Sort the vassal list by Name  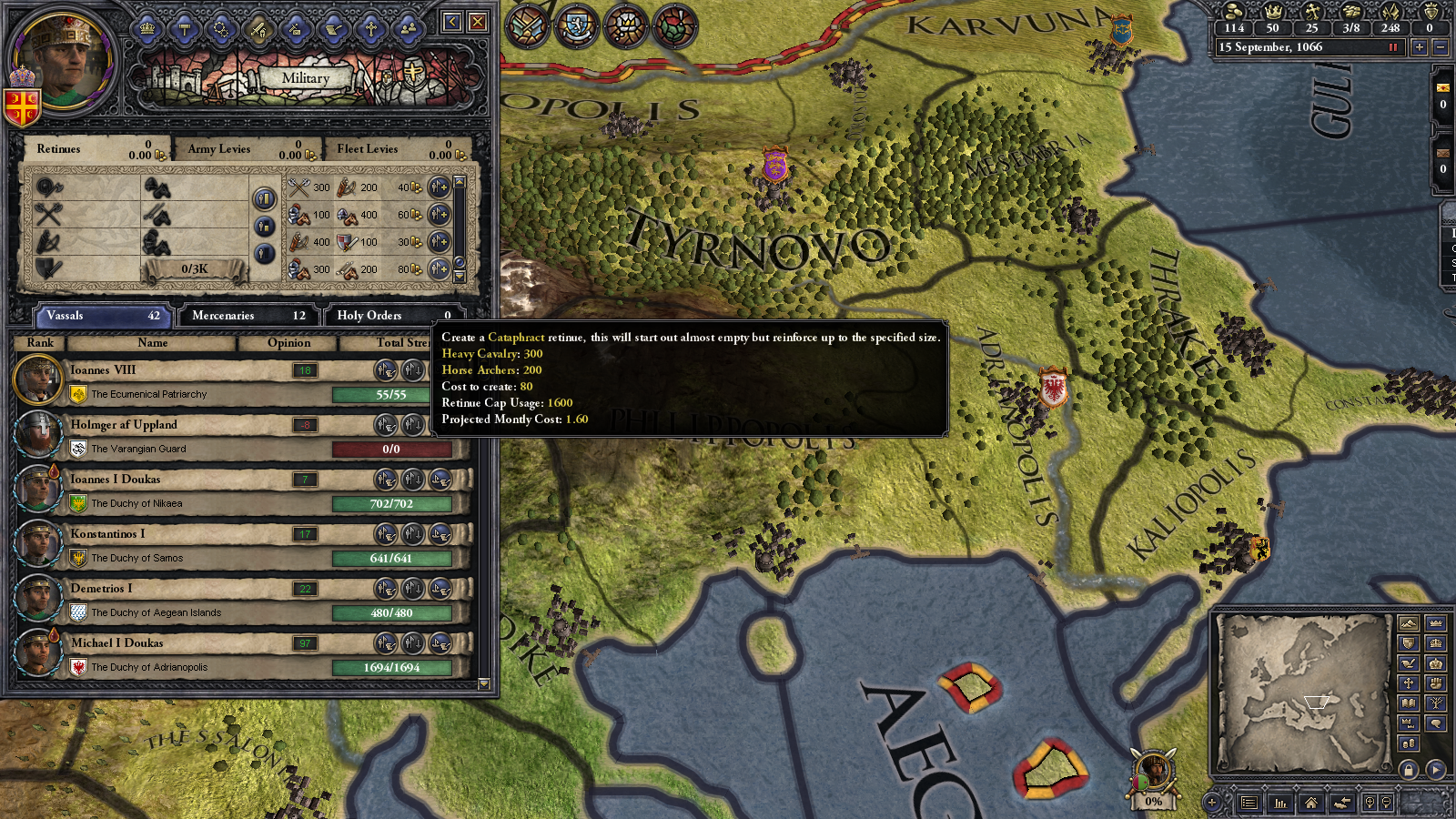coord(152,343)
